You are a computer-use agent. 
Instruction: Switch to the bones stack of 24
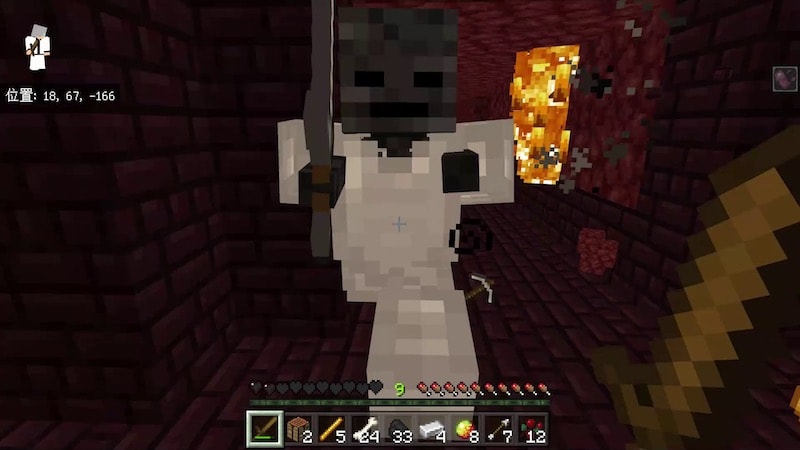[x=366, y=430]
